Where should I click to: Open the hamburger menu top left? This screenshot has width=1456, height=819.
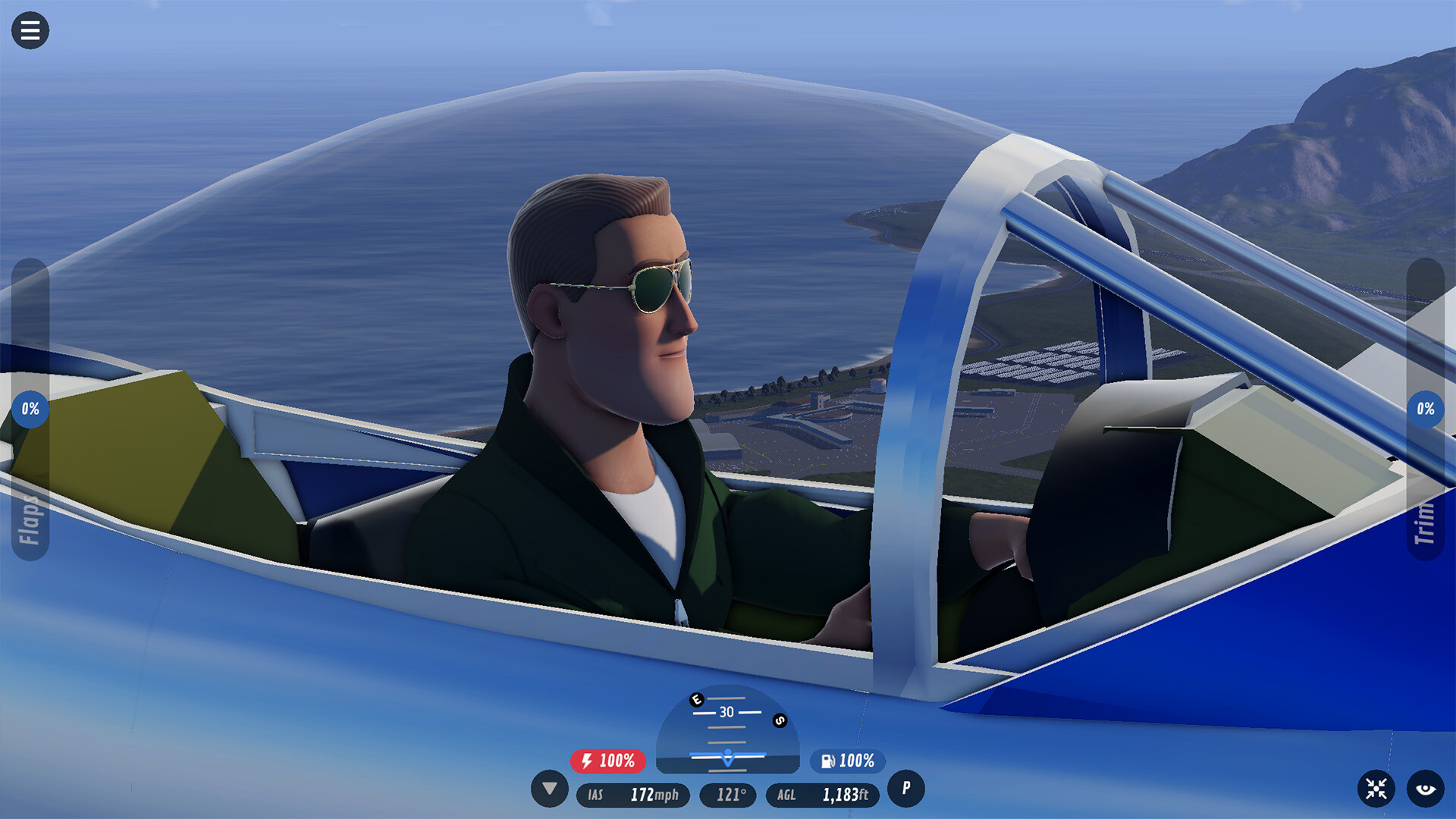coord(30,30)
